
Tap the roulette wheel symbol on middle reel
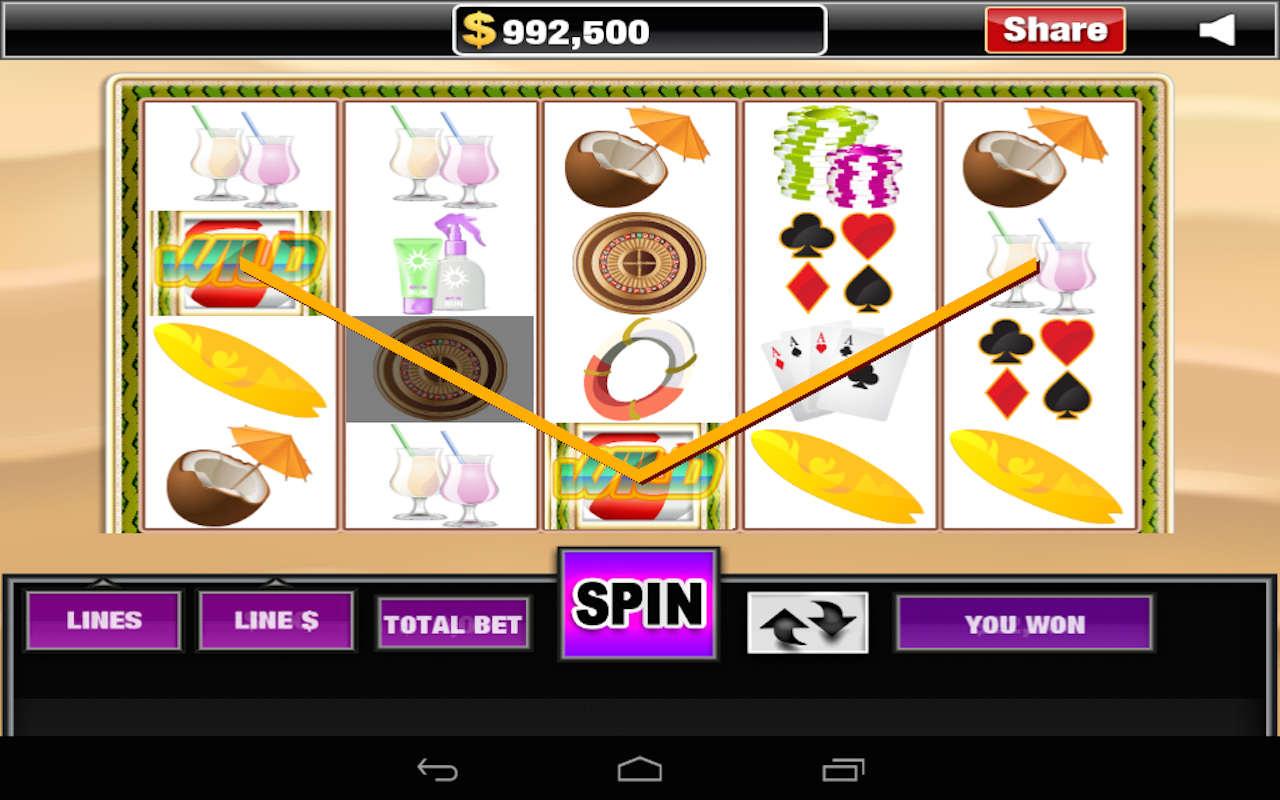pyautogui.click(x=637, y=265)
